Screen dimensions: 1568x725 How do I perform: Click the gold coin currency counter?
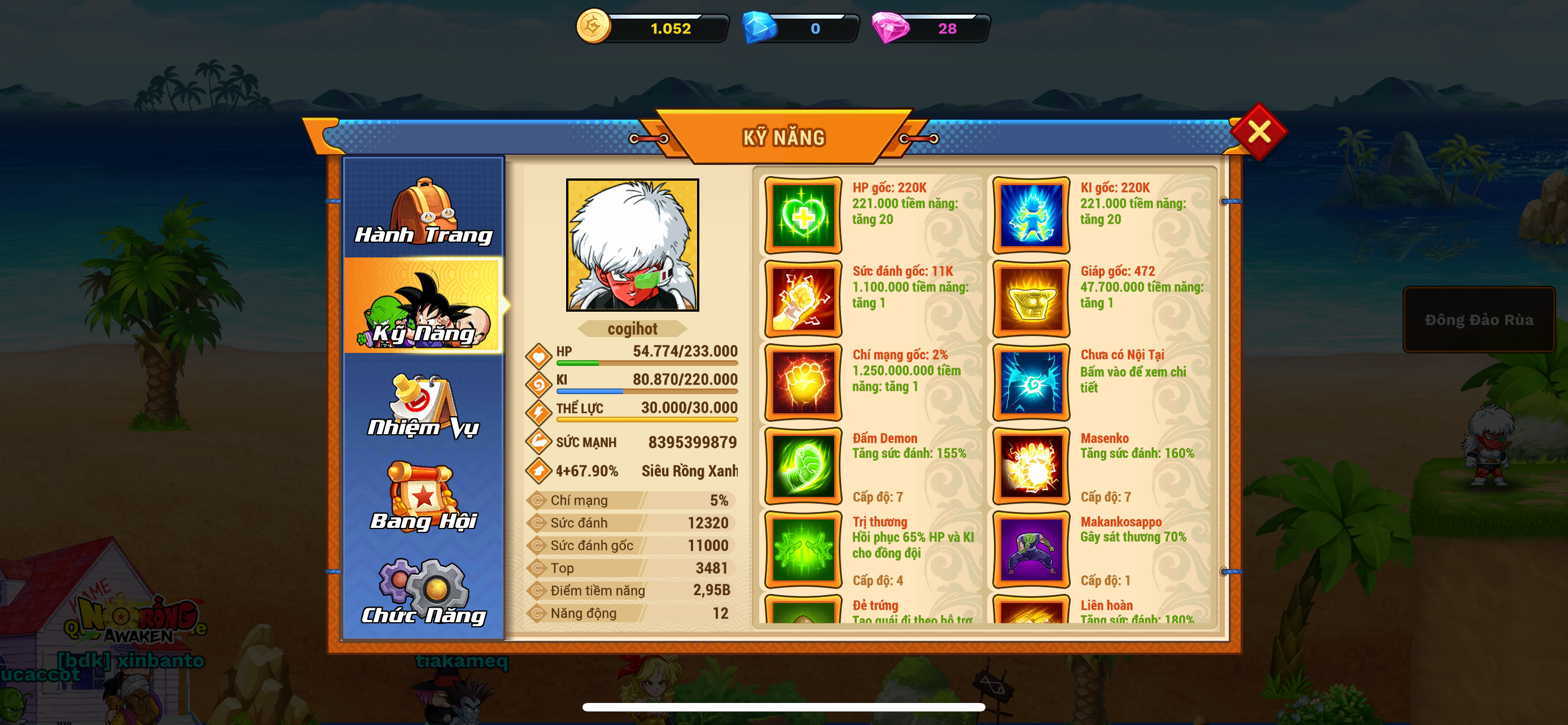pos(654,28)
